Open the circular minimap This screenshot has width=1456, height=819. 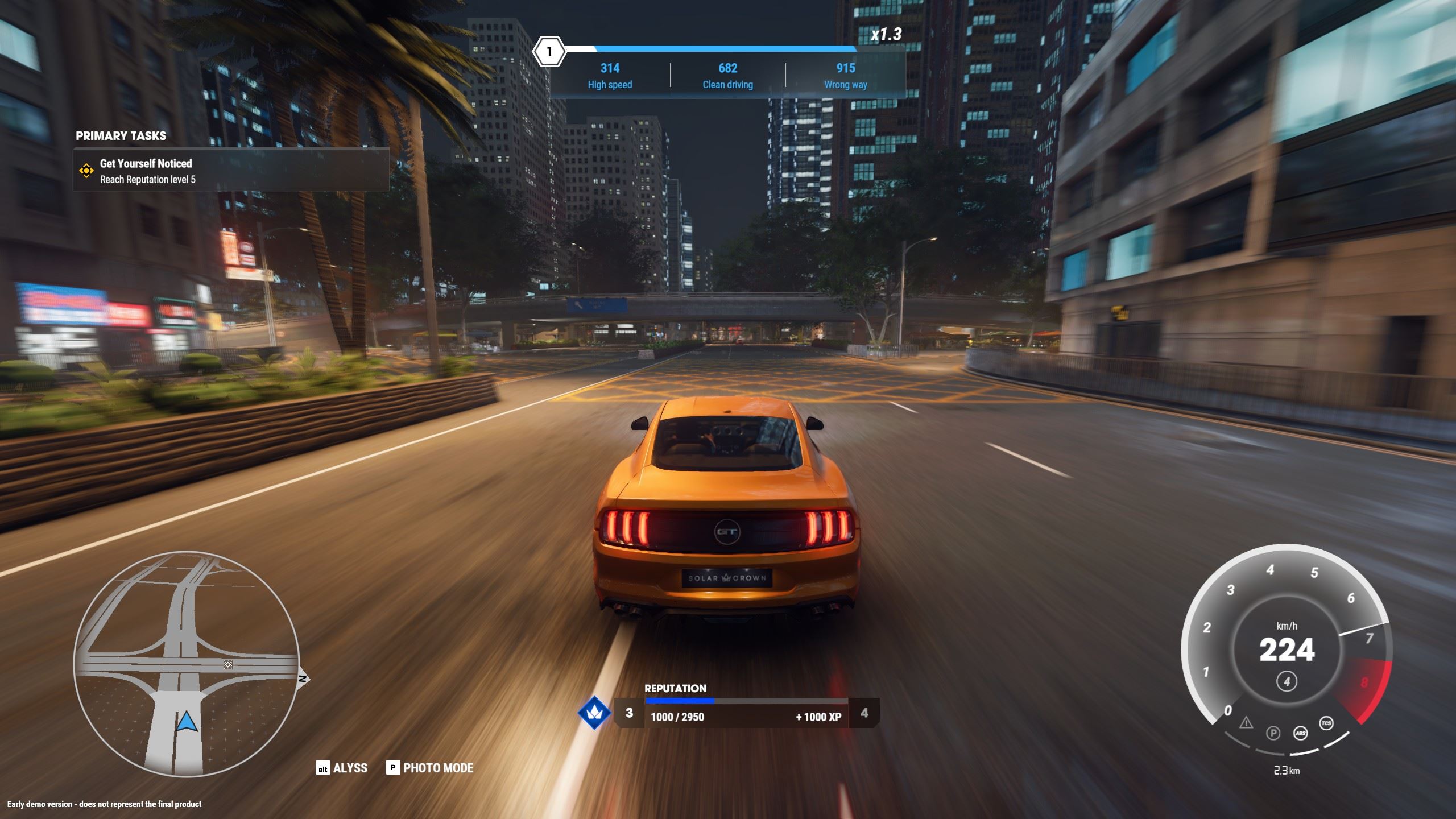tap(187, 664)
